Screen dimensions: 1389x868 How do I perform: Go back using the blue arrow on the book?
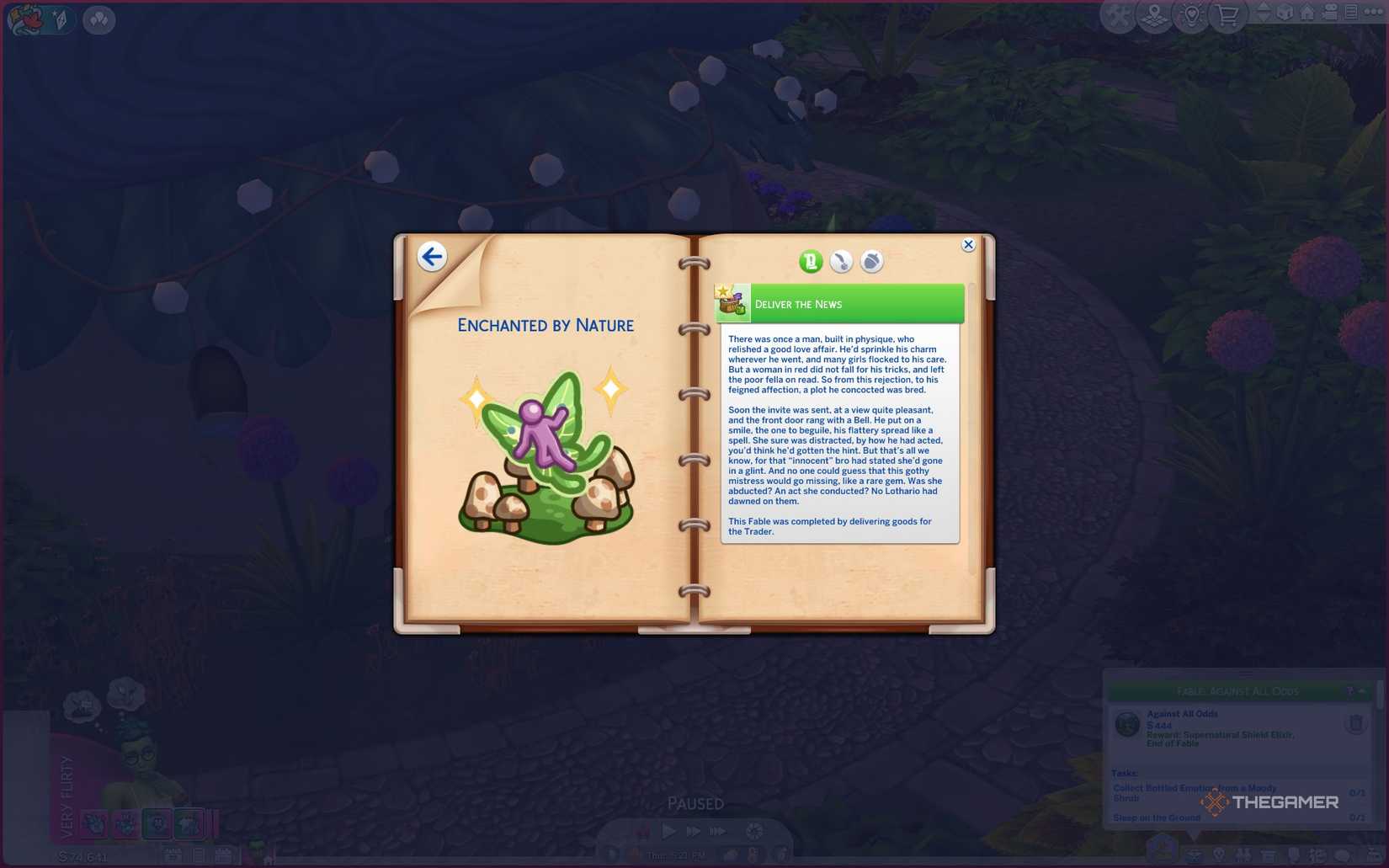tap(433, 257)
